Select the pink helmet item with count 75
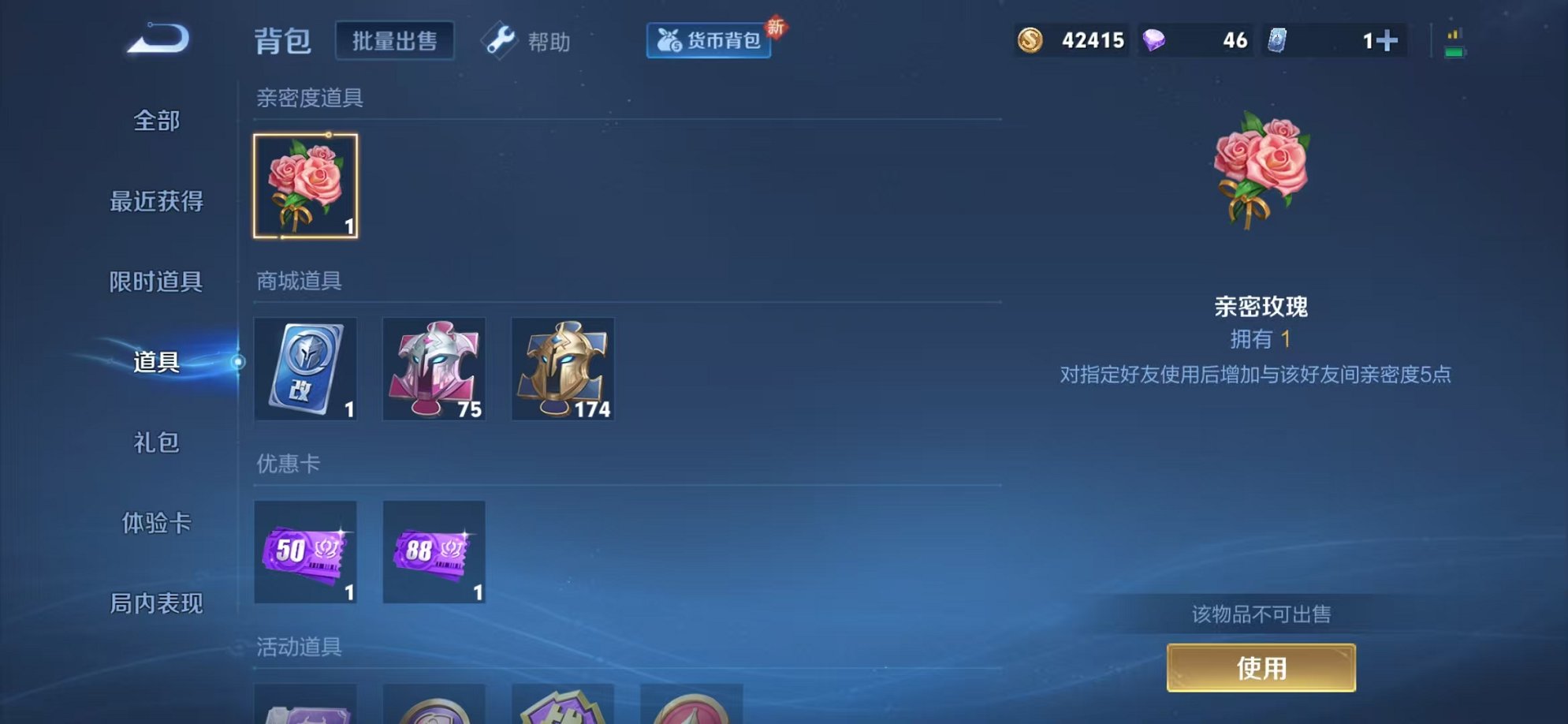The image size is (1568, 724). tap(434, 369)
